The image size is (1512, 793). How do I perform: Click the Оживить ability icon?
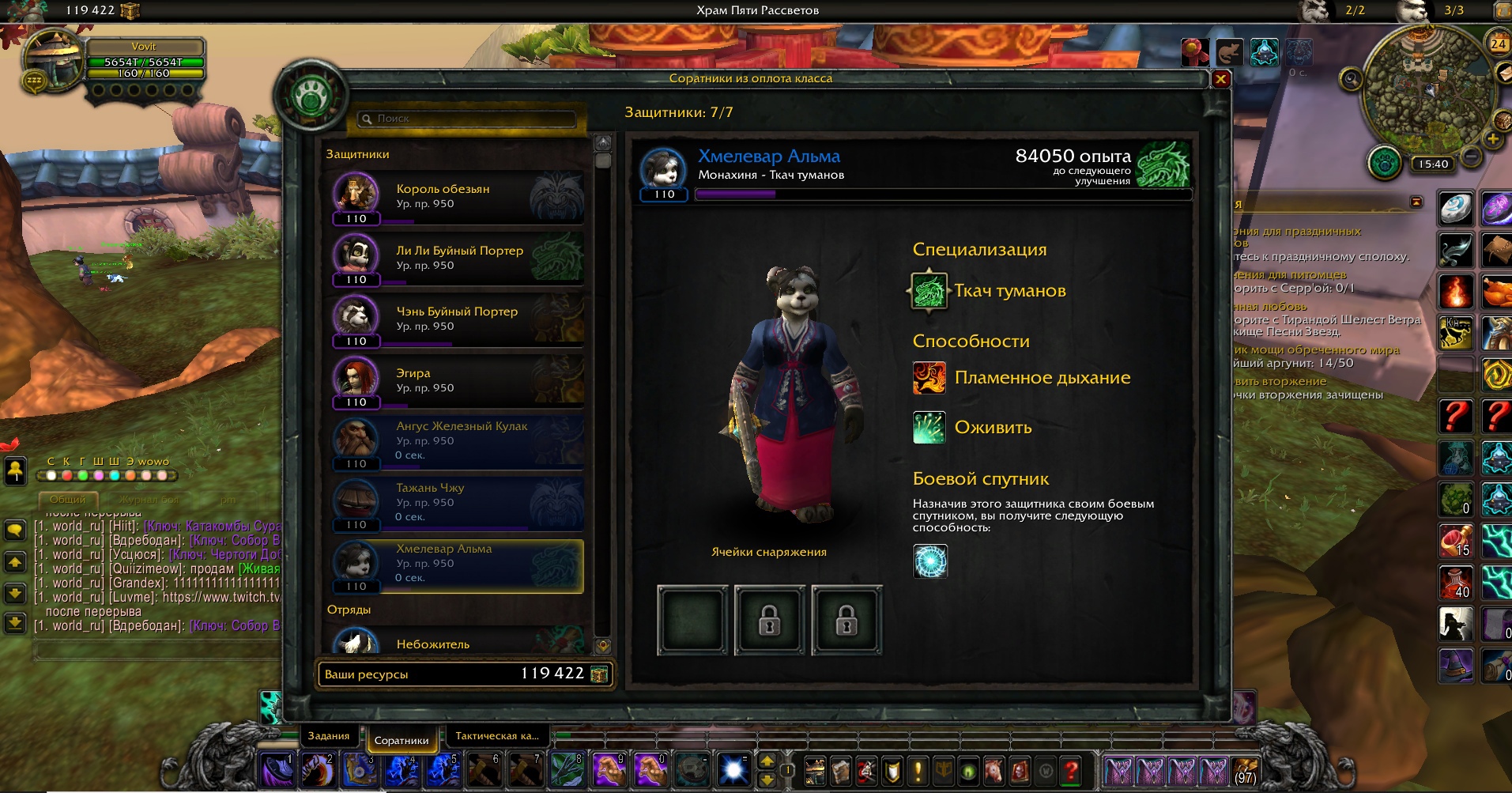point(929,428)
